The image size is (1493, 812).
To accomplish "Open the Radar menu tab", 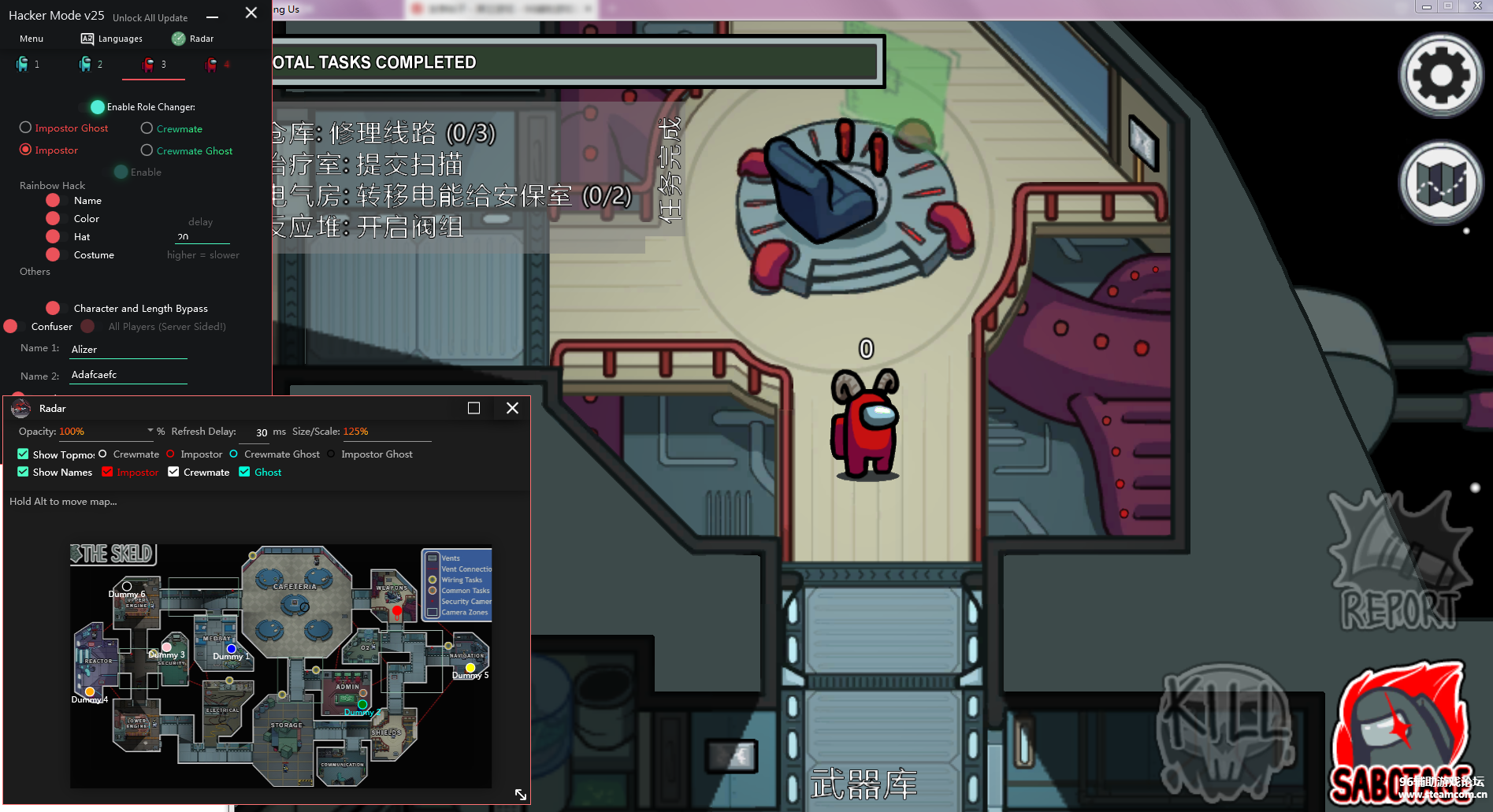I will click(193, 39).
